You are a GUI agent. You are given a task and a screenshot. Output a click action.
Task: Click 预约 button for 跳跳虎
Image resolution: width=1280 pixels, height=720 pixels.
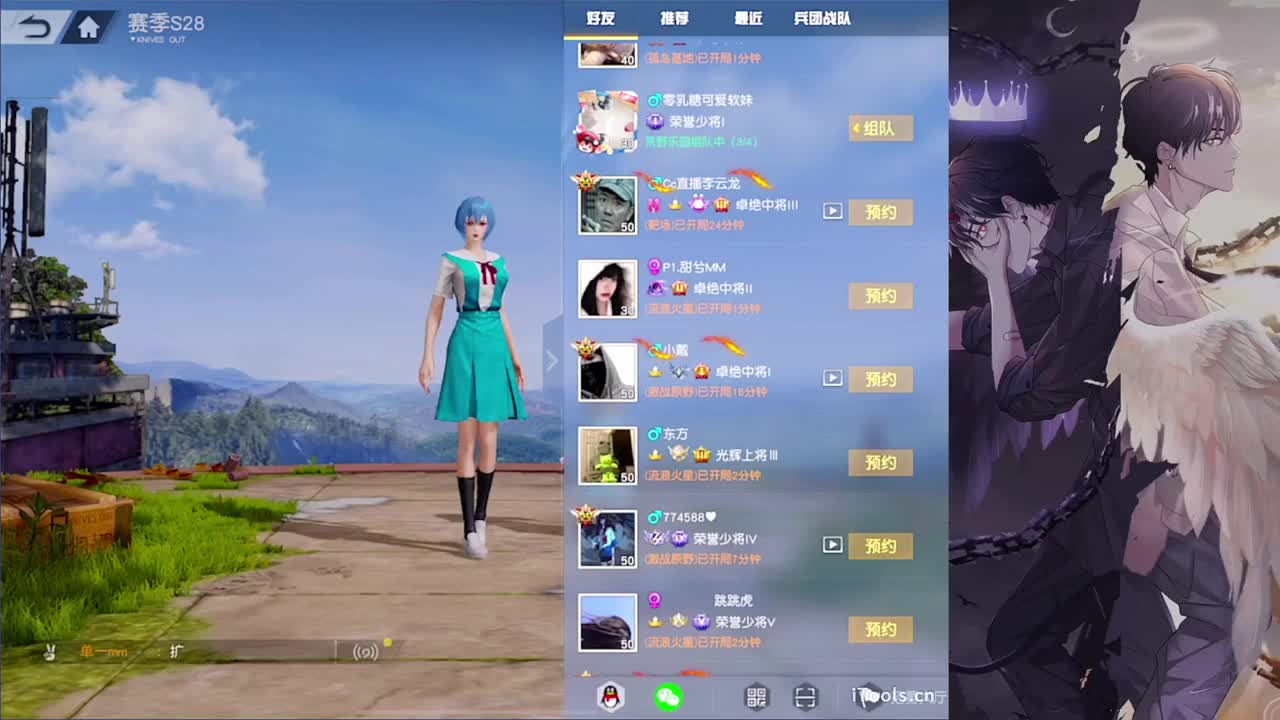coord(879,629)
